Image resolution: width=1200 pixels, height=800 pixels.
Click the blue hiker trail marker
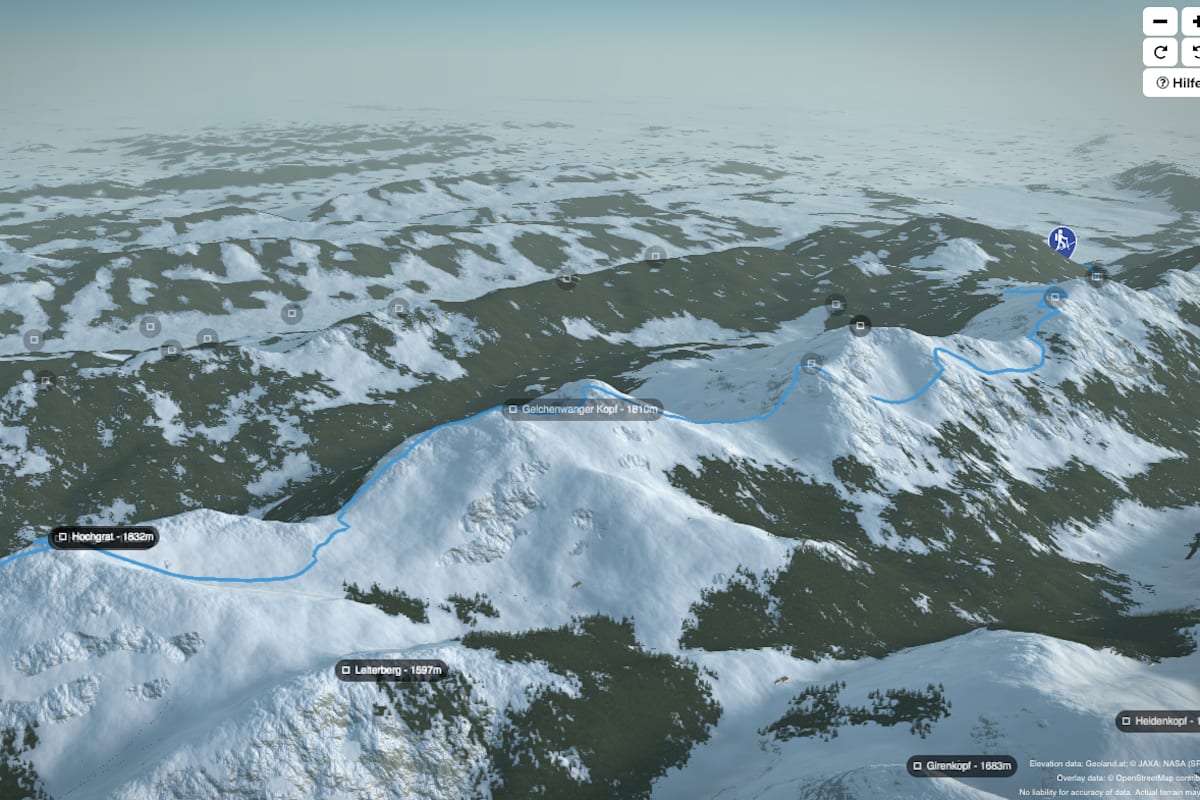point(1062,240)
